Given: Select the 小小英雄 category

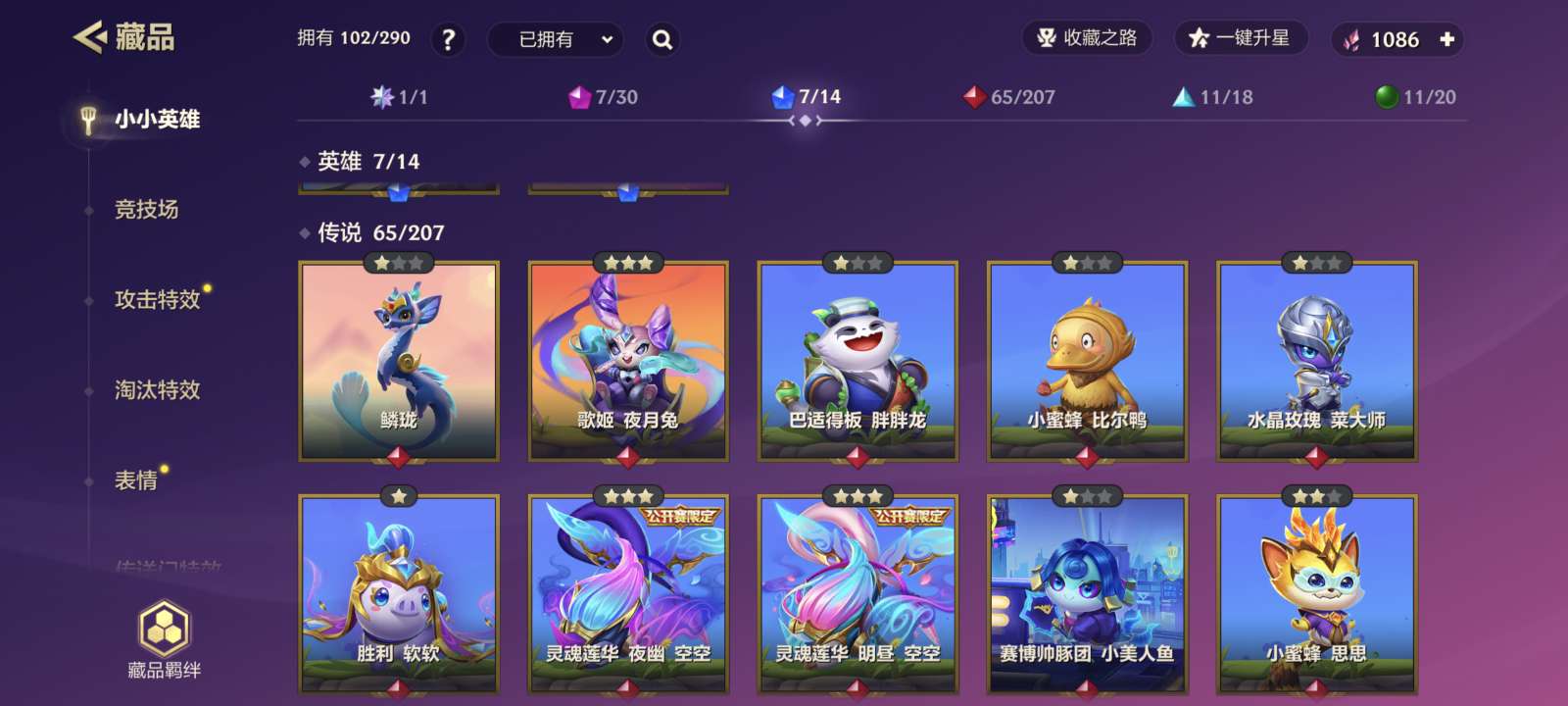Looking at the screenshot, I should click(157, 120).
